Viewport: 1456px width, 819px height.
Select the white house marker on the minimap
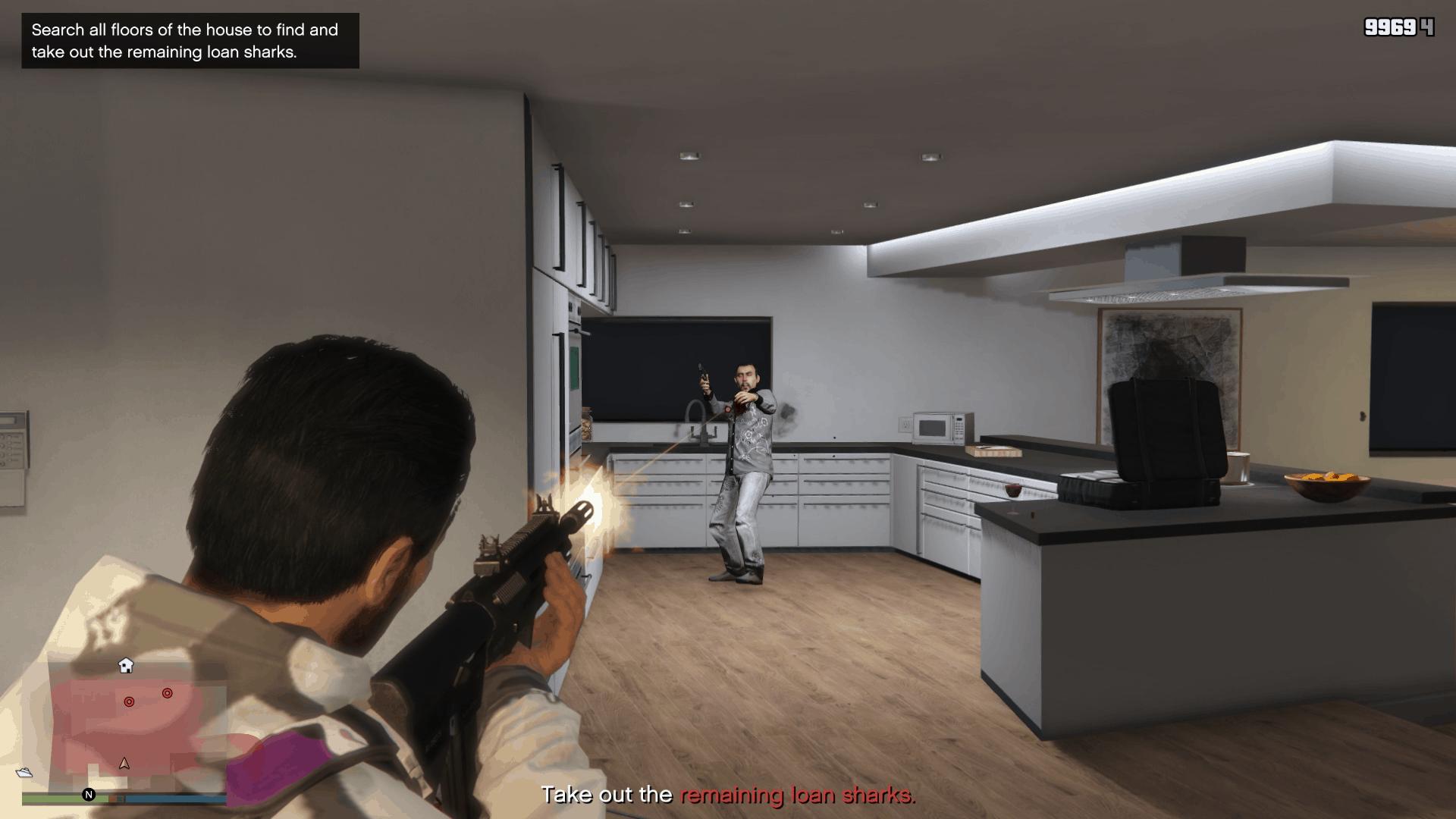pyautogui.click(x=126, y=666)
